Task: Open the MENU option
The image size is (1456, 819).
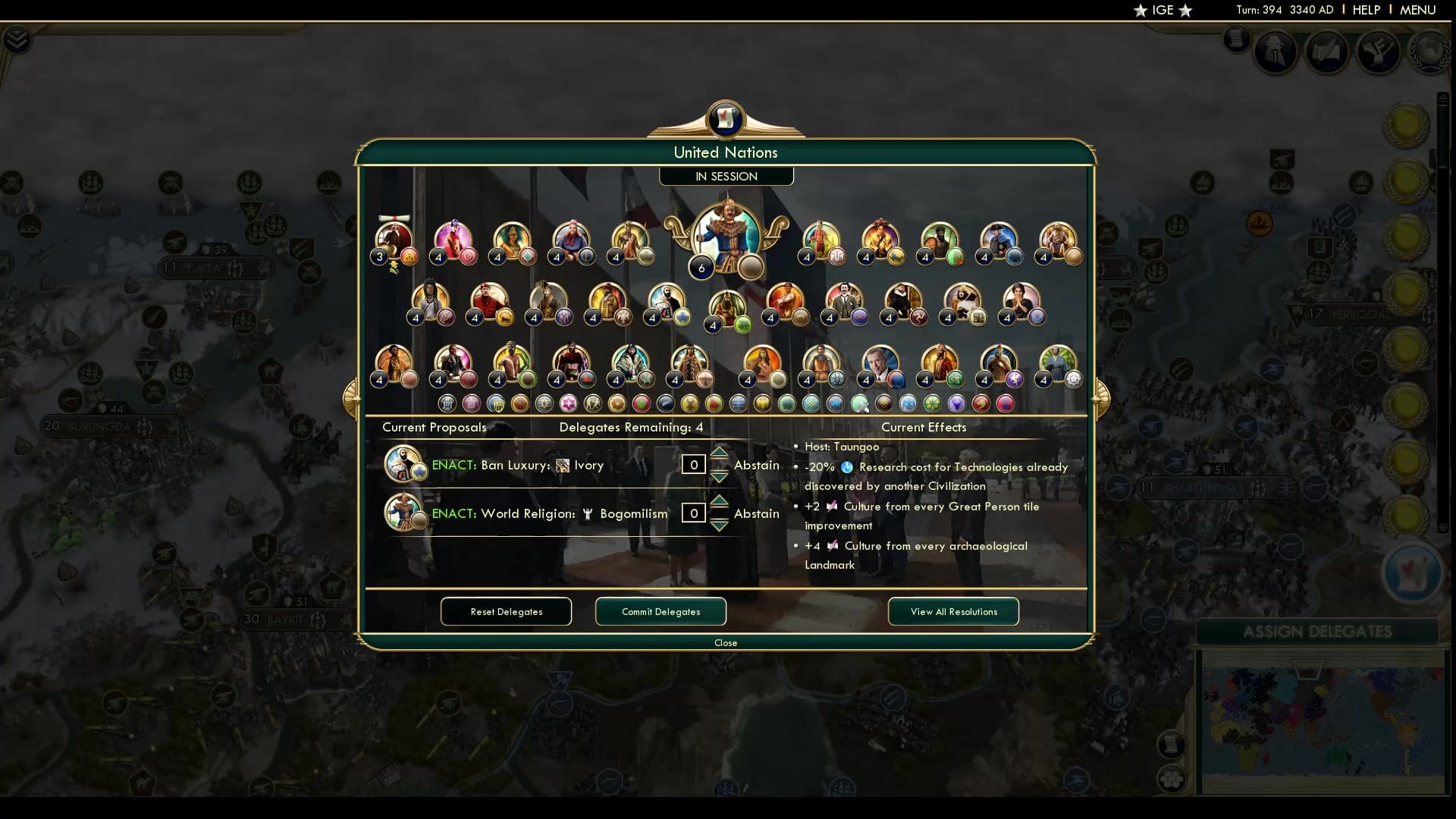Action: tap(1417, 10)
